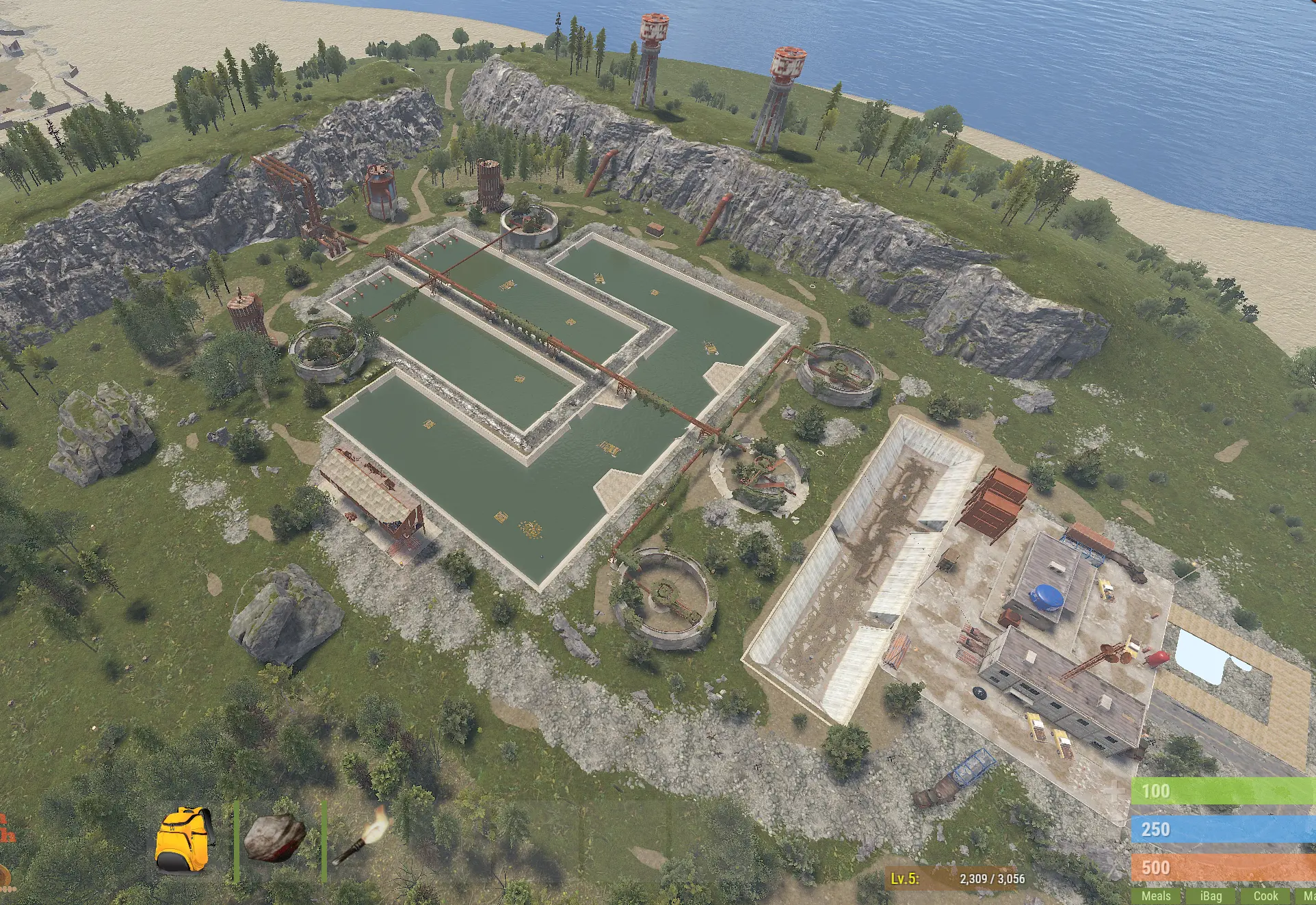This screenshot has width=1316, height=905.
Task: Open the Cook menu
Action: (x=1265, y=895)
